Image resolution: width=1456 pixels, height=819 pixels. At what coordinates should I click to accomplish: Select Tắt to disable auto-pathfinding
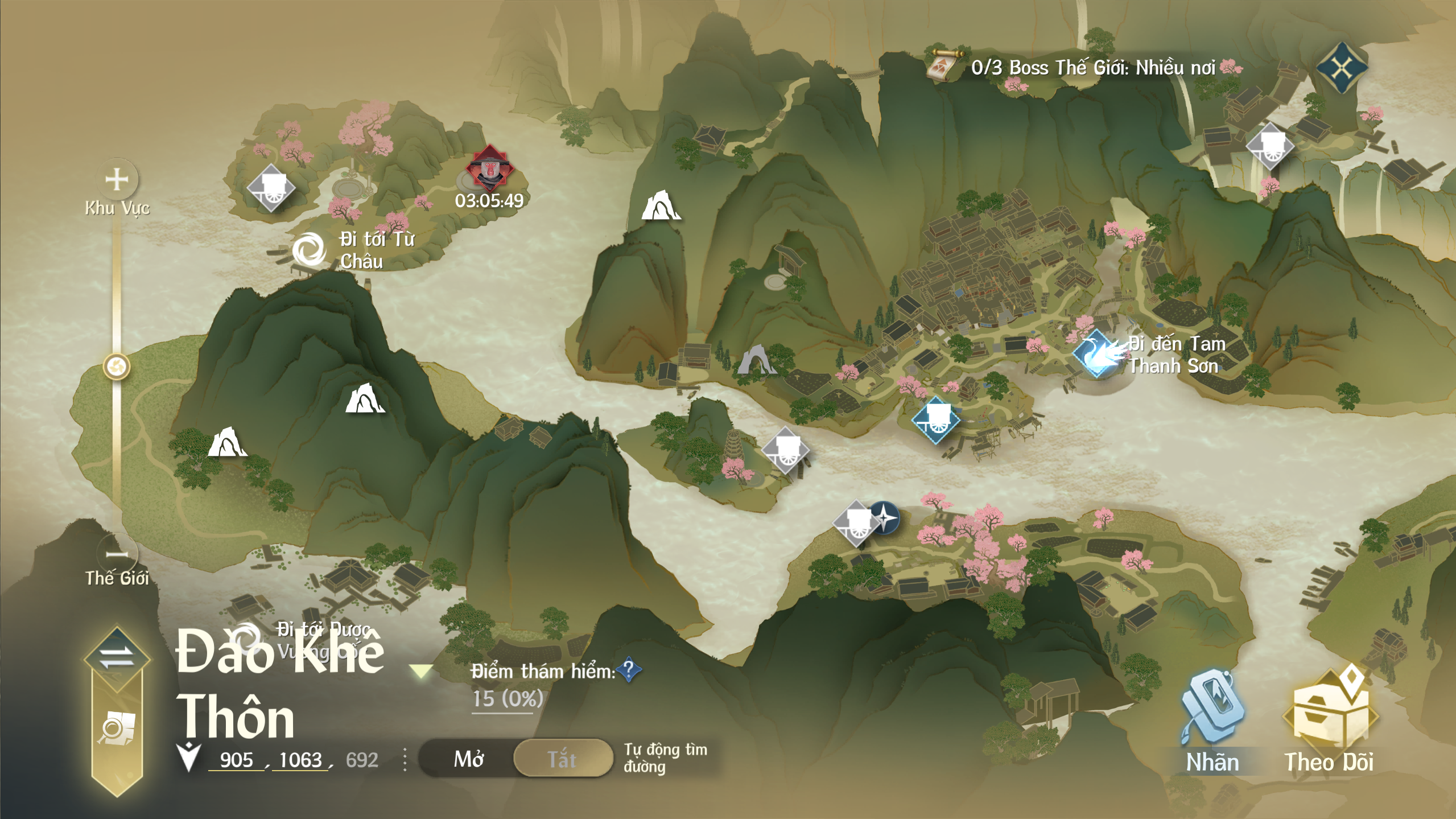pos(562,759)
